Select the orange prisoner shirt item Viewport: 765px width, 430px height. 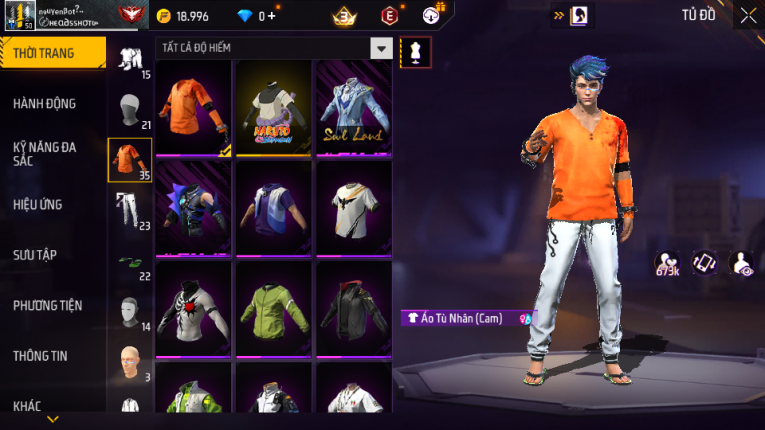click(x=194, y=108)
